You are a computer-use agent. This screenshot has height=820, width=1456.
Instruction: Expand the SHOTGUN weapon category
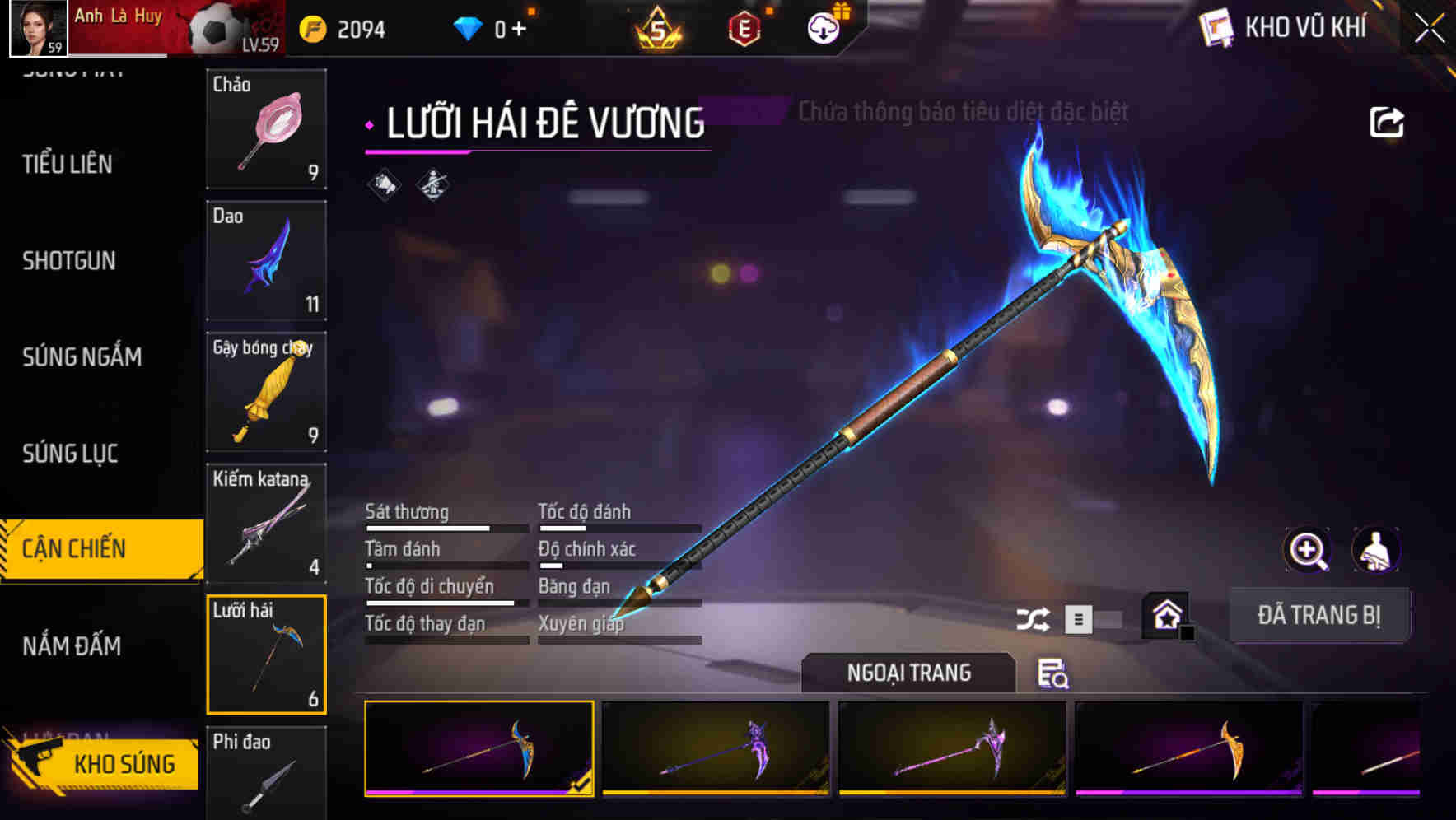(x=69, y=261)
